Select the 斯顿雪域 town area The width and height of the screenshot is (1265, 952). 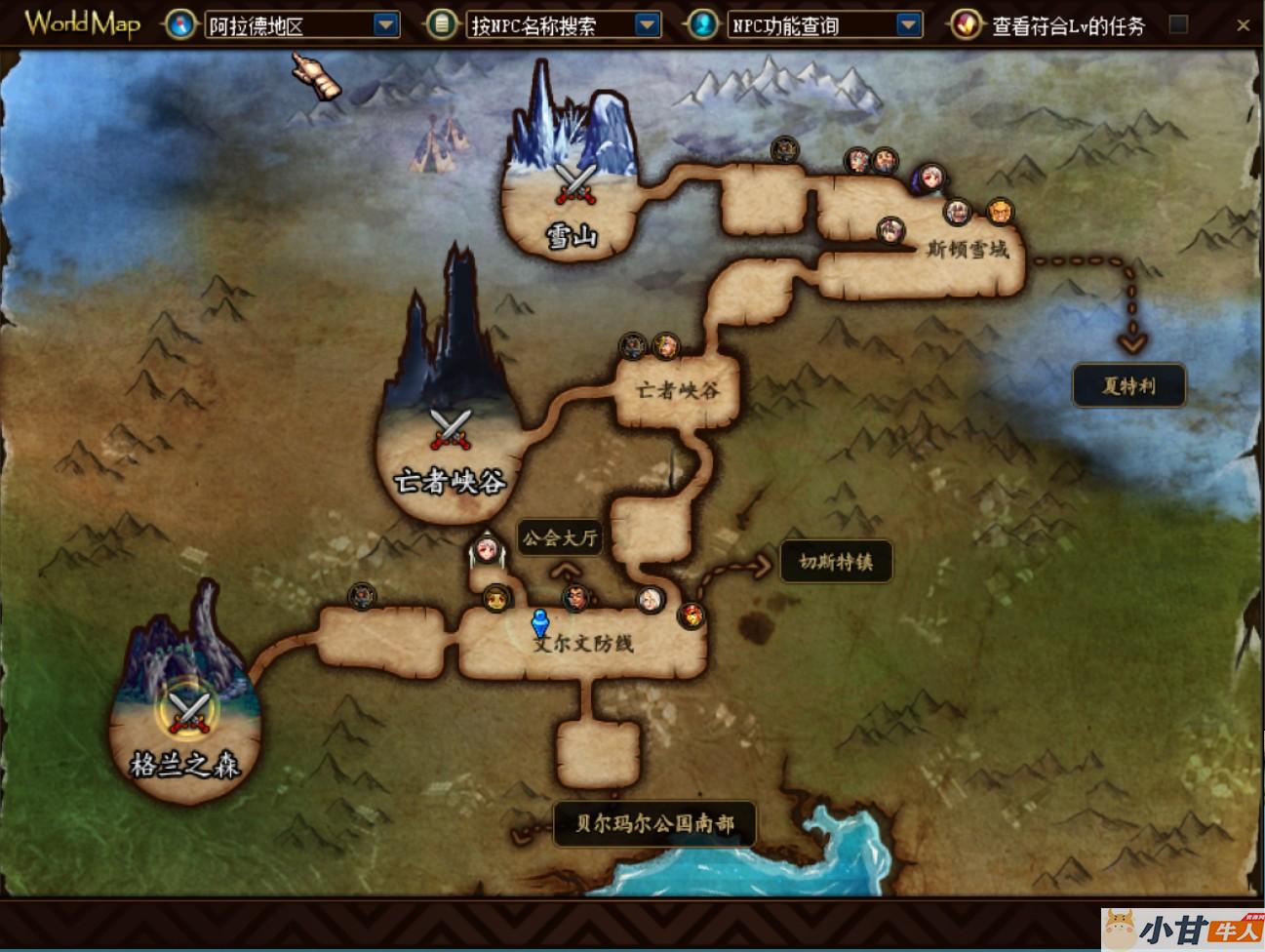coord(967,250)
